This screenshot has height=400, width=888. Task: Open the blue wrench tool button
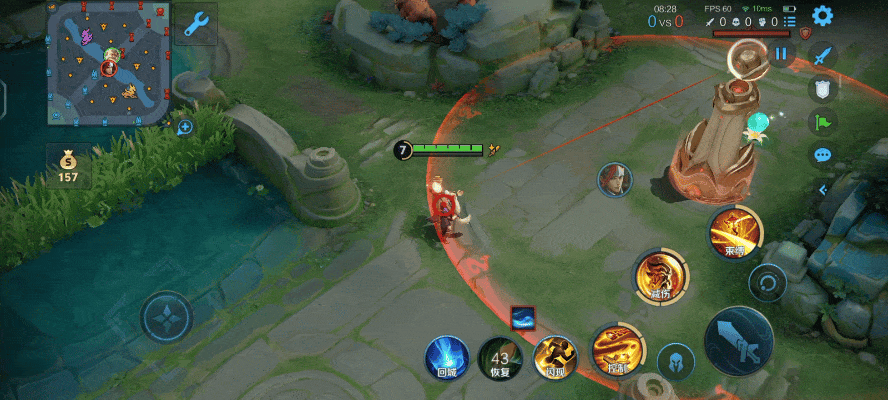196,26
